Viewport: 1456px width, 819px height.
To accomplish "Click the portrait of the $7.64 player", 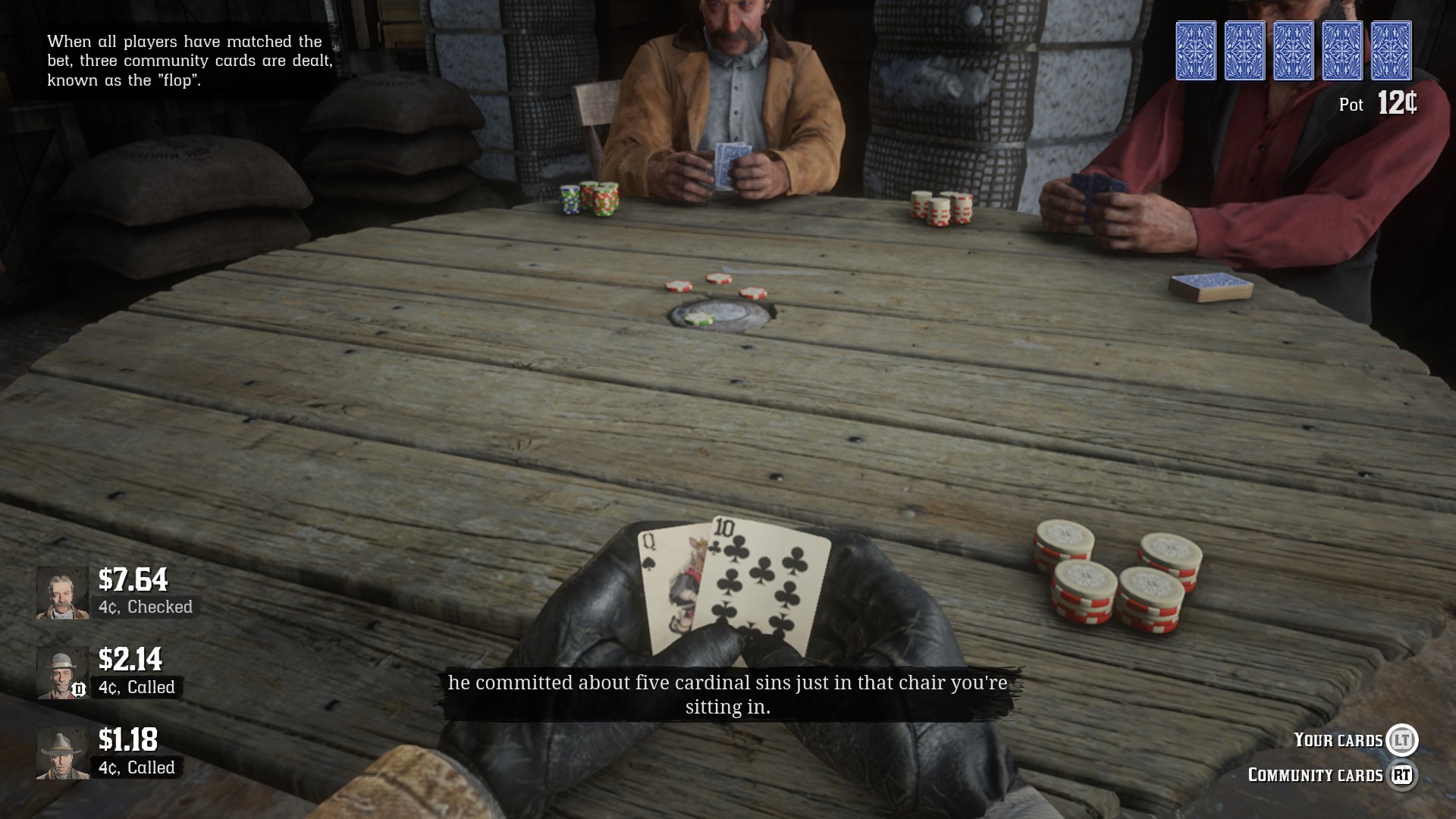I will coord(63,592).
